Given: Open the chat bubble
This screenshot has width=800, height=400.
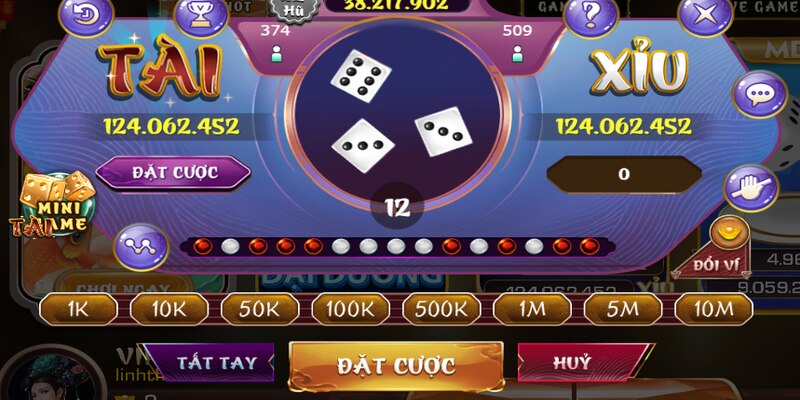Looking at the screenshot, I should click(760, 95).
